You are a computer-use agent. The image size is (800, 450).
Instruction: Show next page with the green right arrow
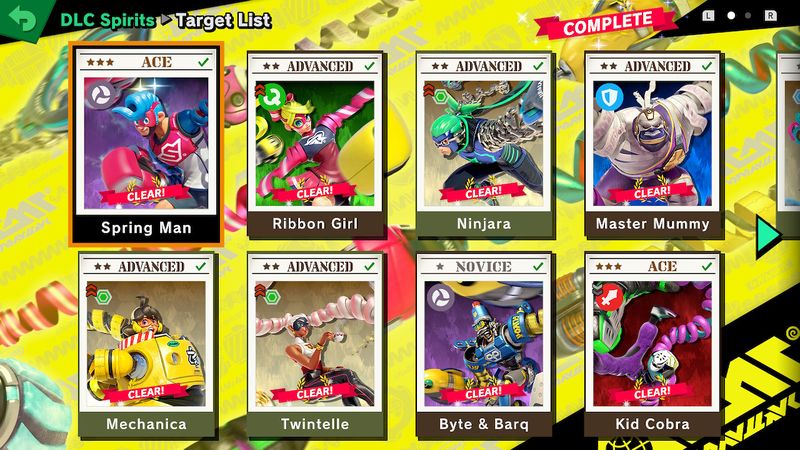click(x=767, y=234)
